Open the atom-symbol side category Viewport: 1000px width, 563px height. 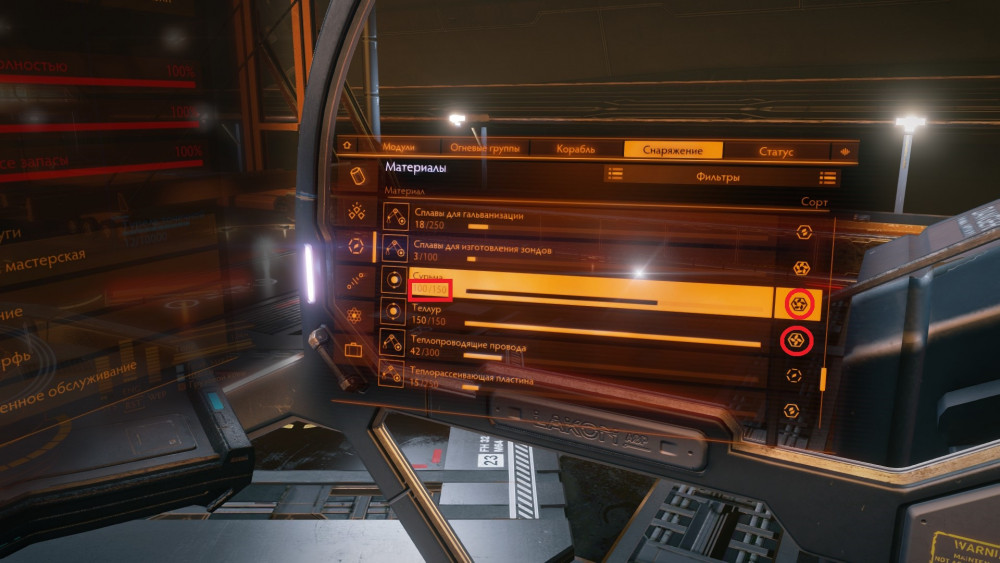tap(355, 315)
